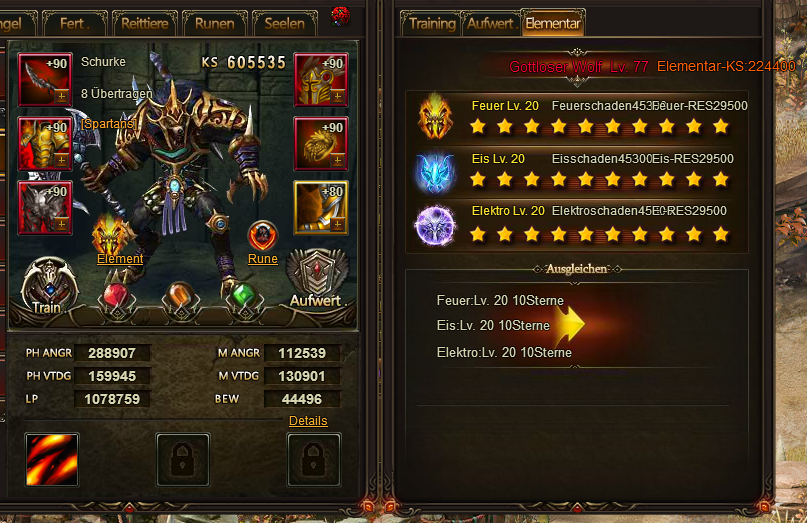
Task: Click the silver armor equipment slot
Action: pyautogui.click(x=45, y=207)
